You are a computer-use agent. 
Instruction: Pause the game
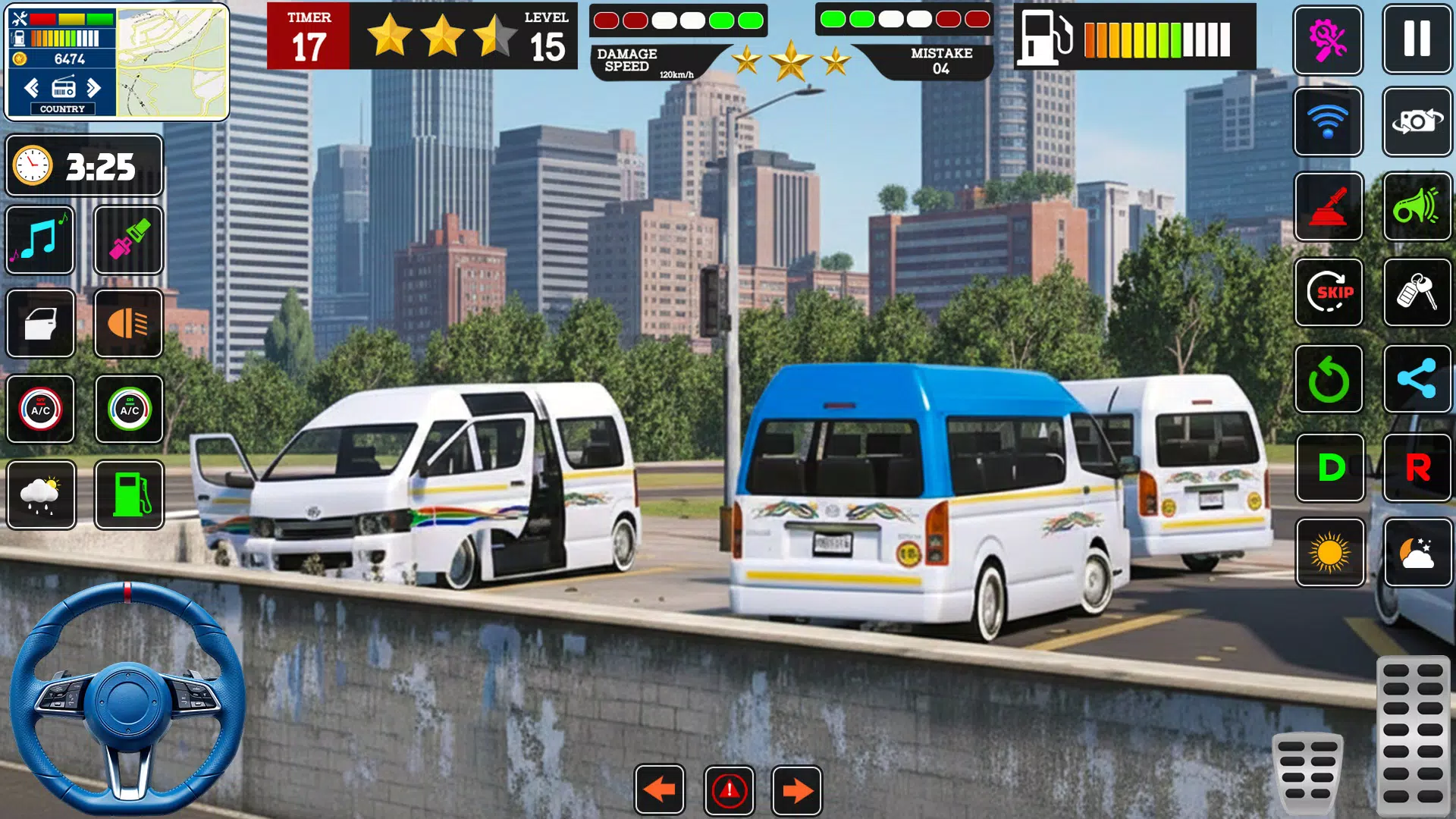click(1417, 39)
